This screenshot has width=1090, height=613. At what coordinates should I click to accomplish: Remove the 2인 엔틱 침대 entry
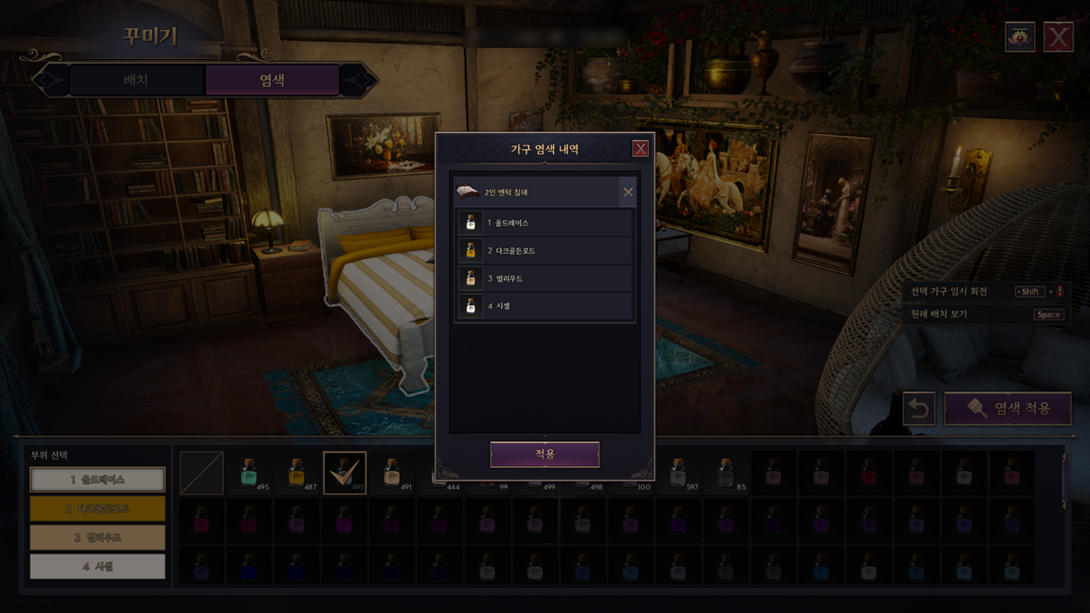tap(628, 192)
